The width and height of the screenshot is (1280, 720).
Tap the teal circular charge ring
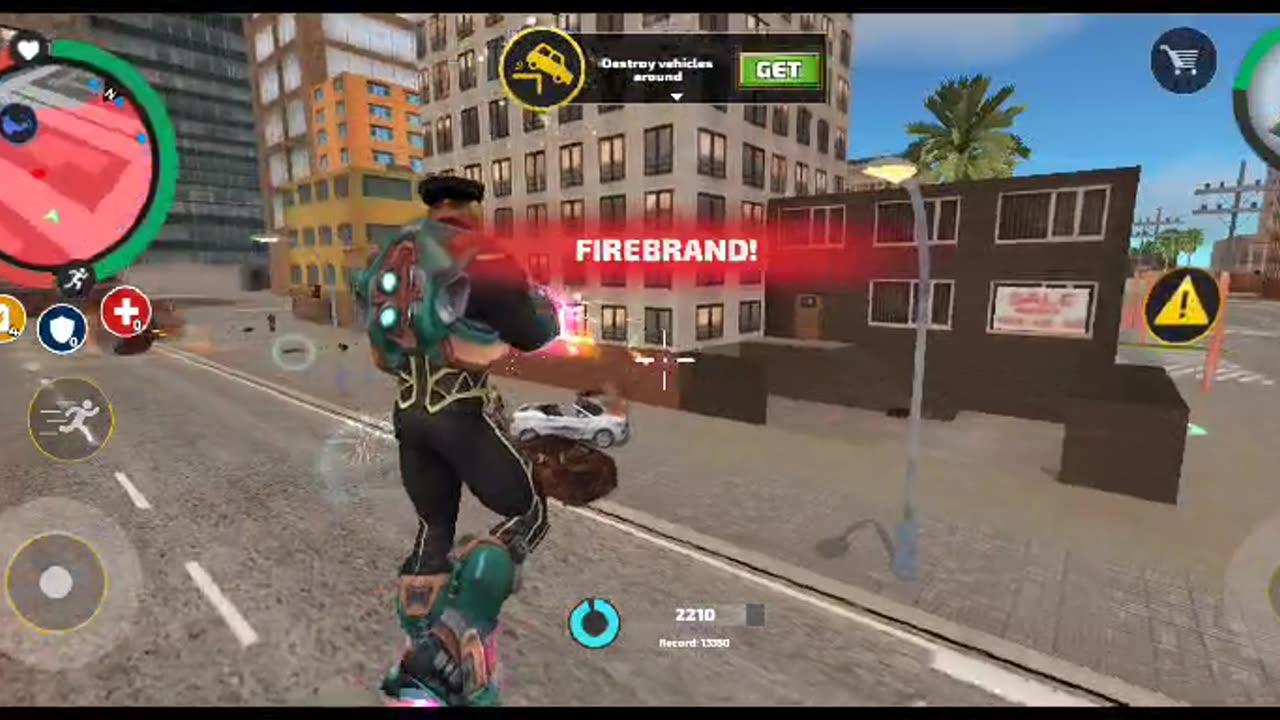click(595, 622)
